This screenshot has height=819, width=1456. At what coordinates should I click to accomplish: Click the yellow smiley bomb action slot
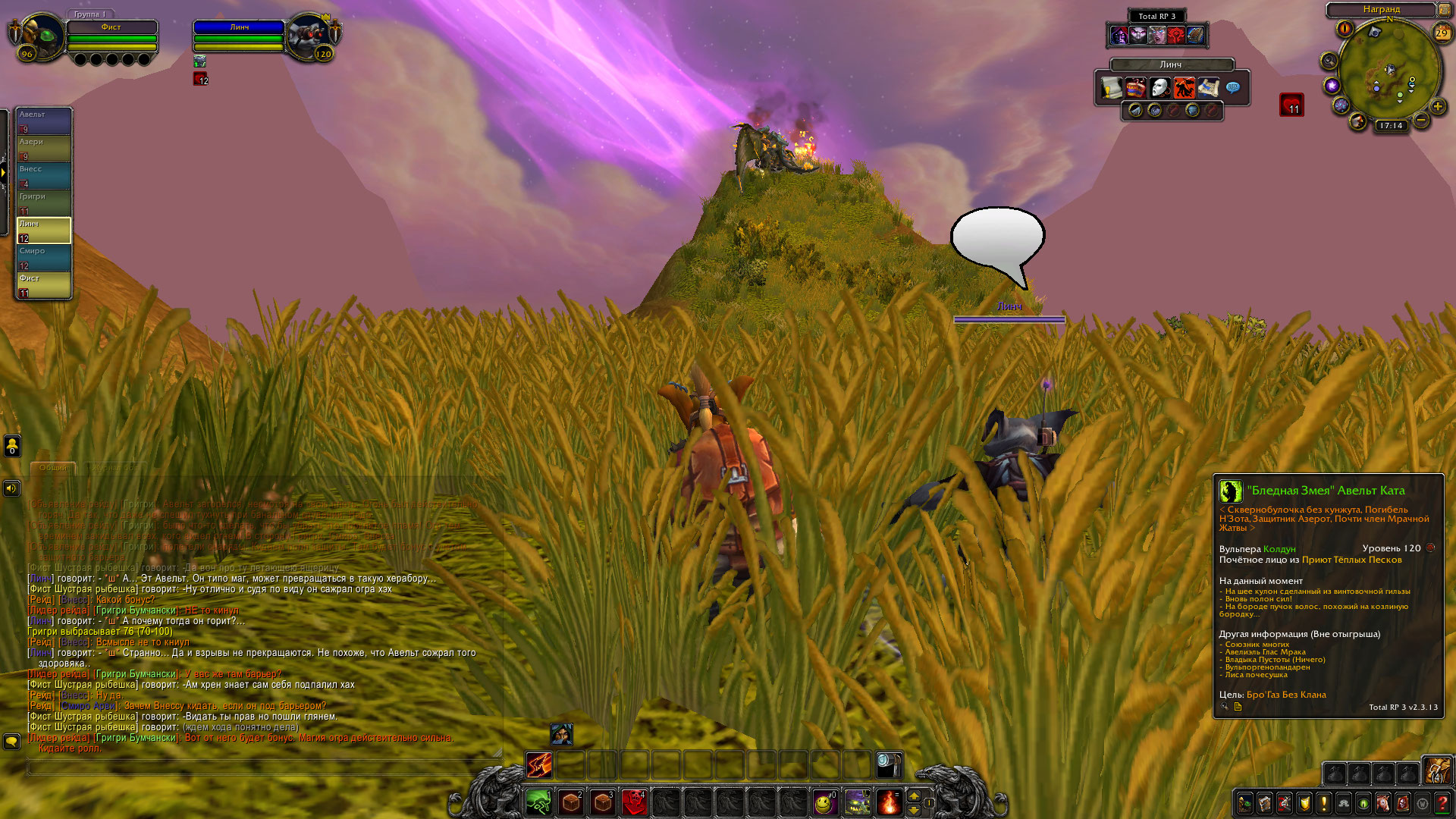[x=824, y=802]
